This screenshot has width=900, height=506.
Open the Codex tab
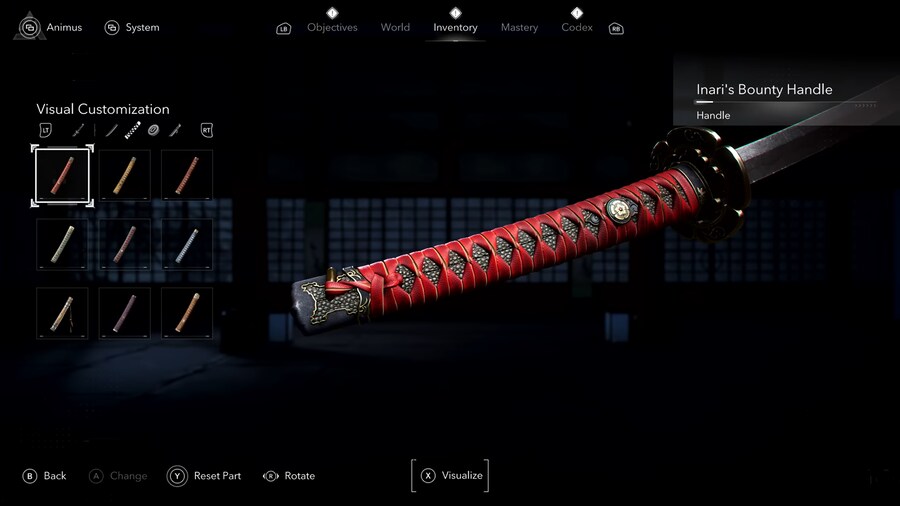(x=577, y=27)
